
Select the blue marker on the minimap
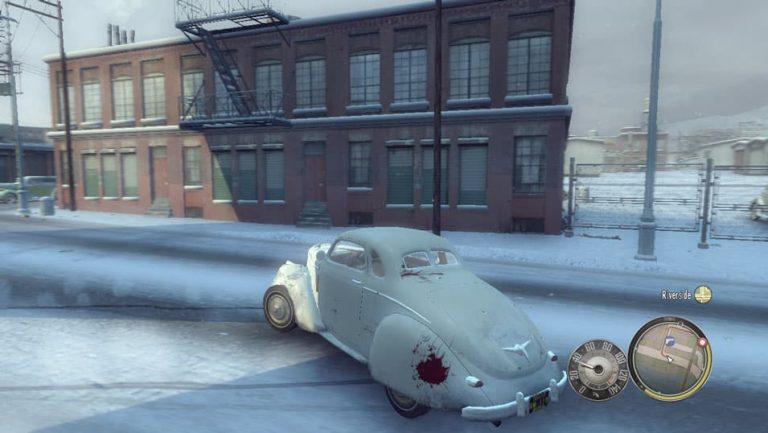671,342
